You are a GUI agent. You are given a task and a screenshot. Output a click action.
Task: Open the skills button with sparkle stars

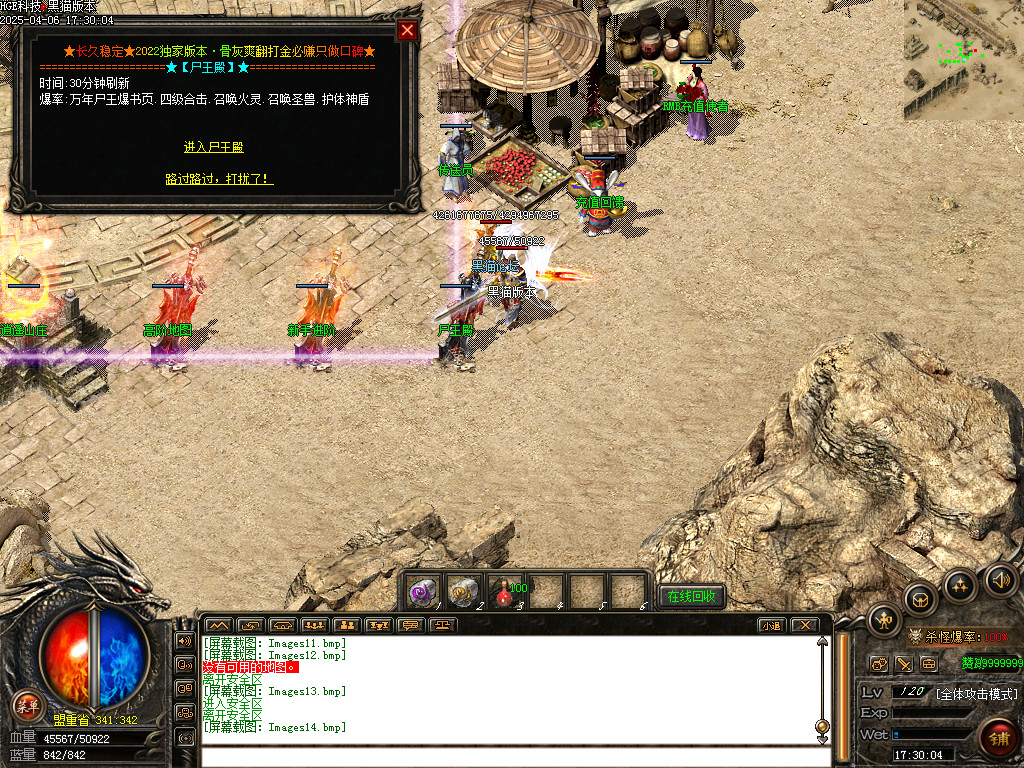click(959, 584)
